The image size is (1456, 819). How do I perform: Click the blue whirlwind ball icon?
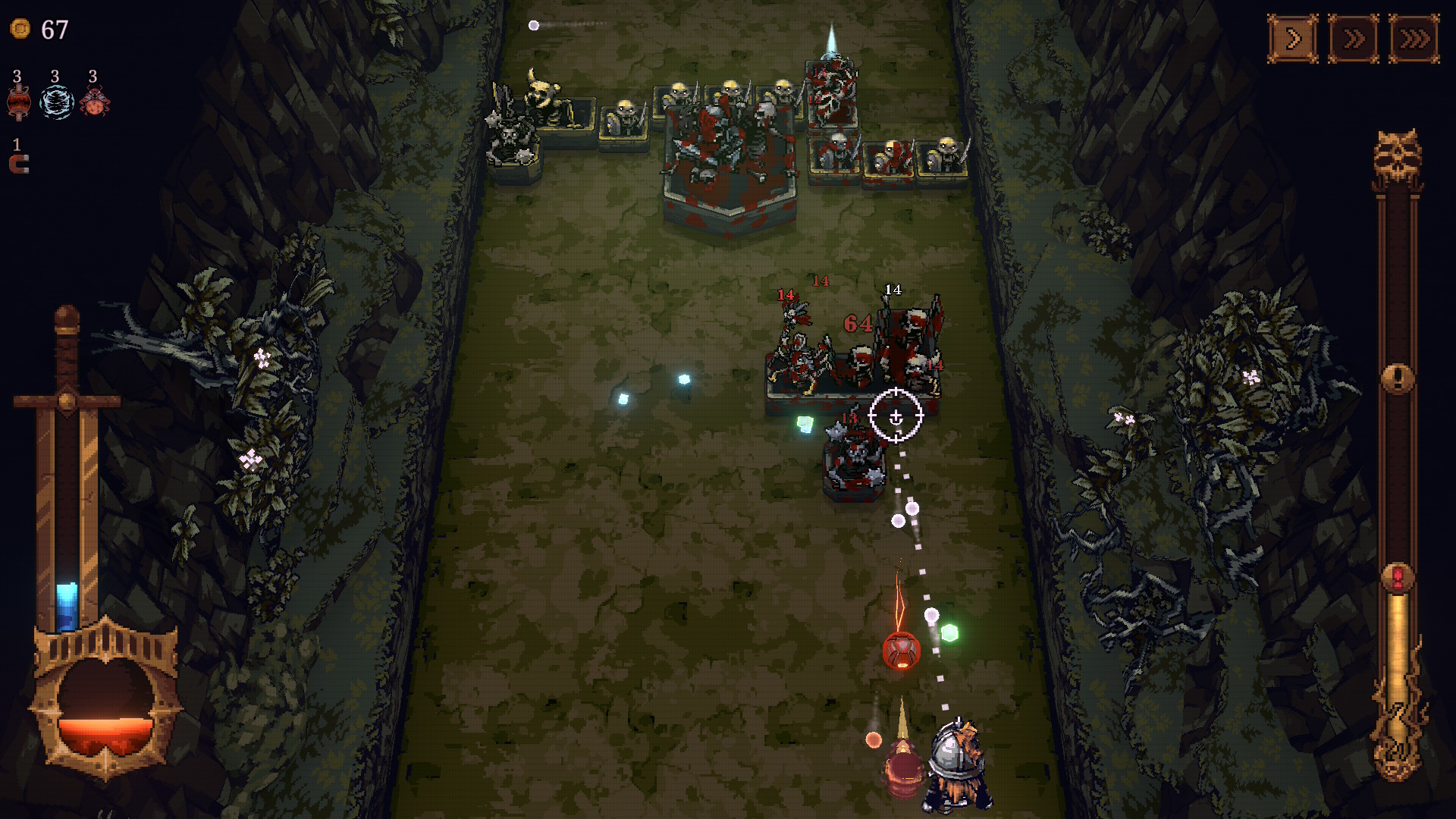click(56, 102)
